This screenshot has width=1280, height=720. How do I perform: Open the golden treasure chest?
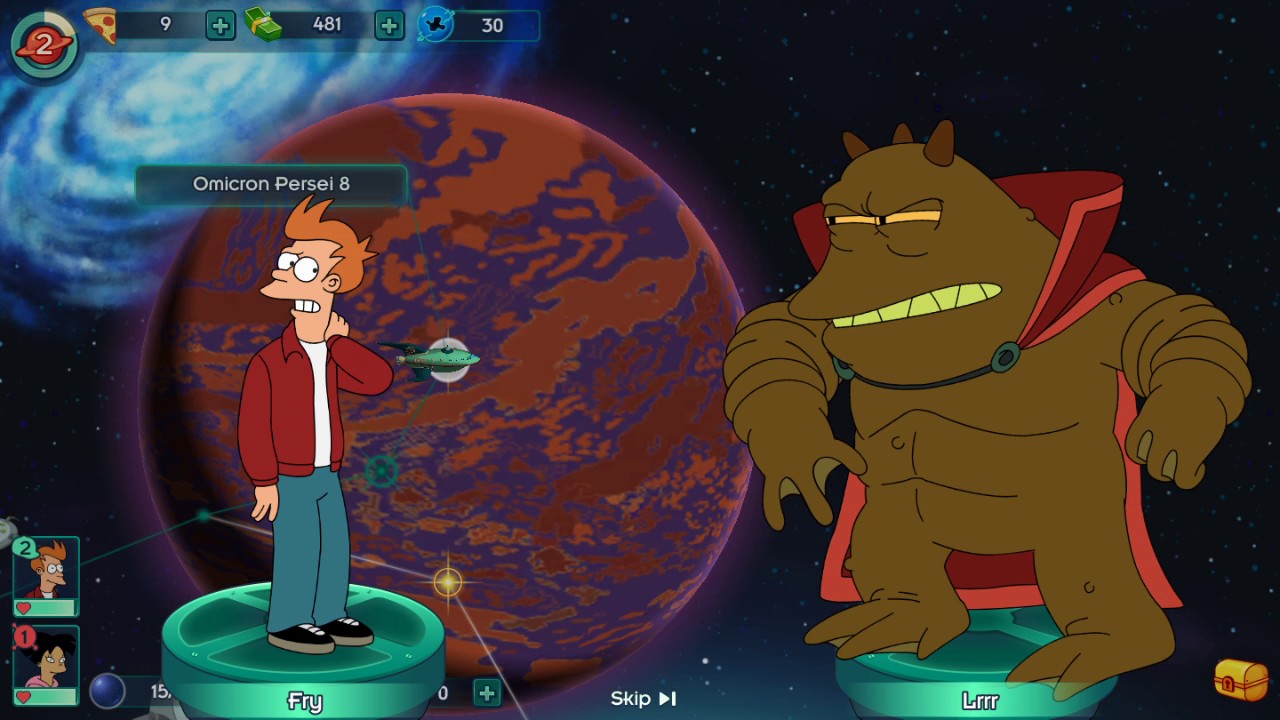[1240, 680]
